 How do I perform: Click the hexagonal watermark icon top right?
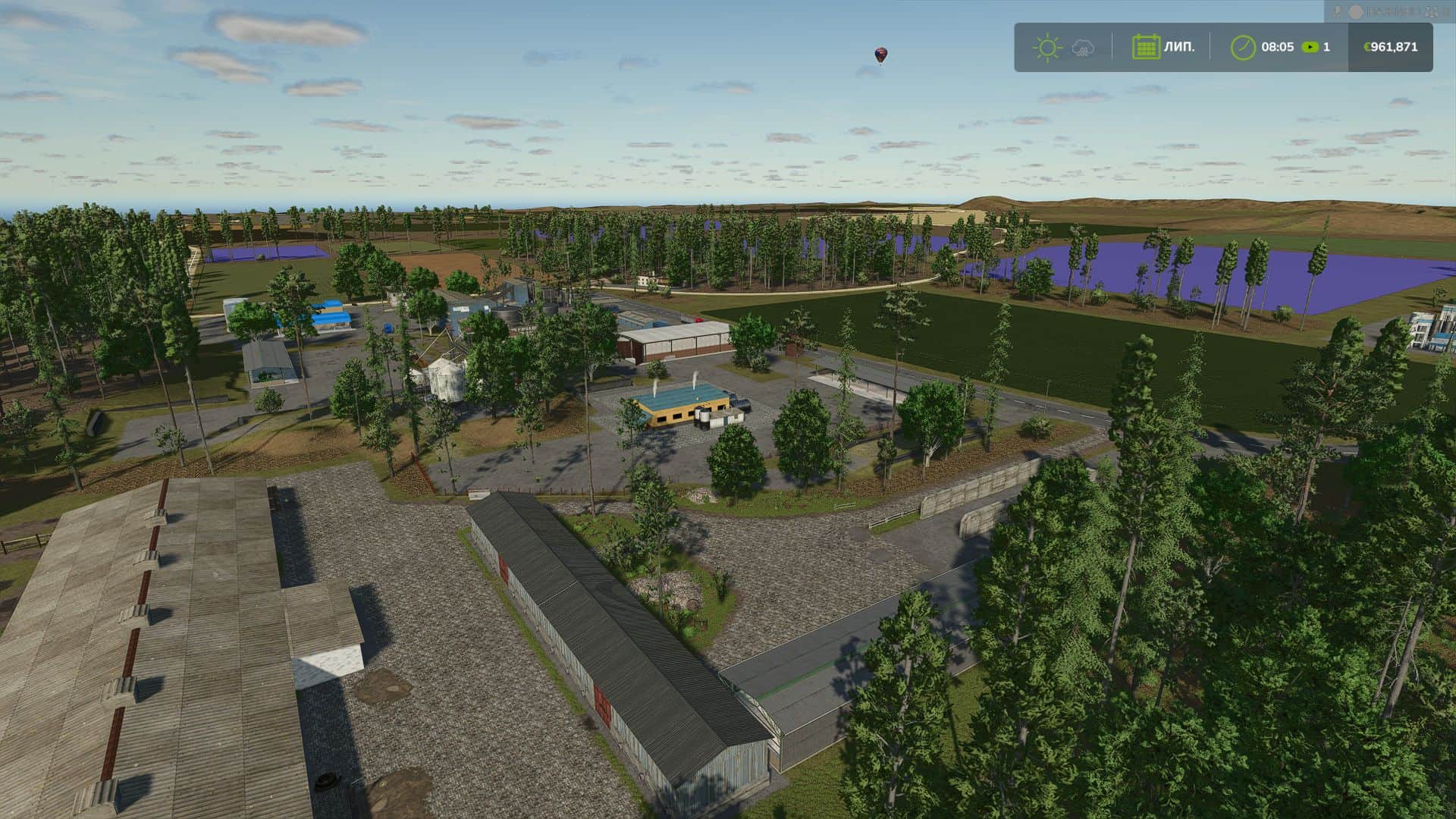point(1355,11)
